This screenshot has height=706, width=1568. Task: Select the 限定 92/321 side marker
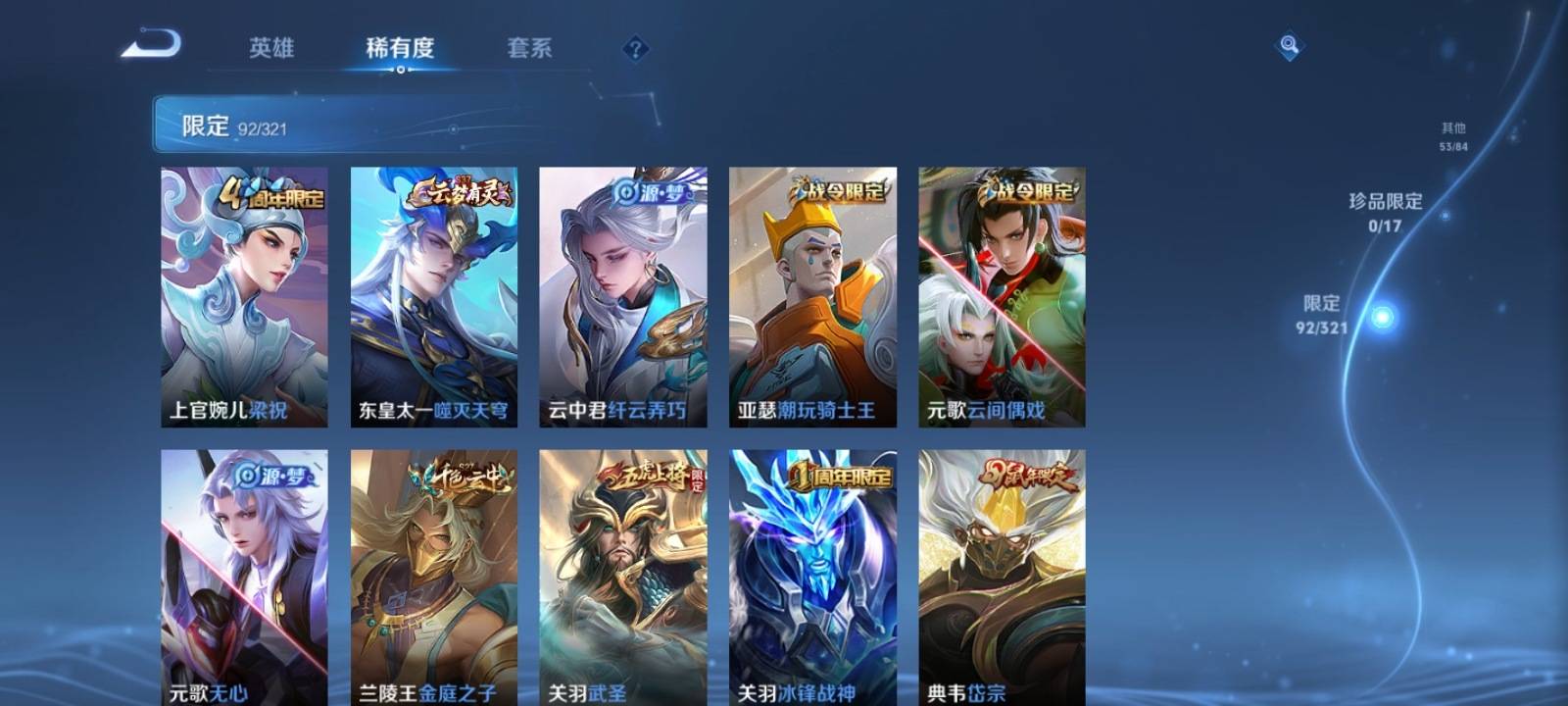point(1322,315)
